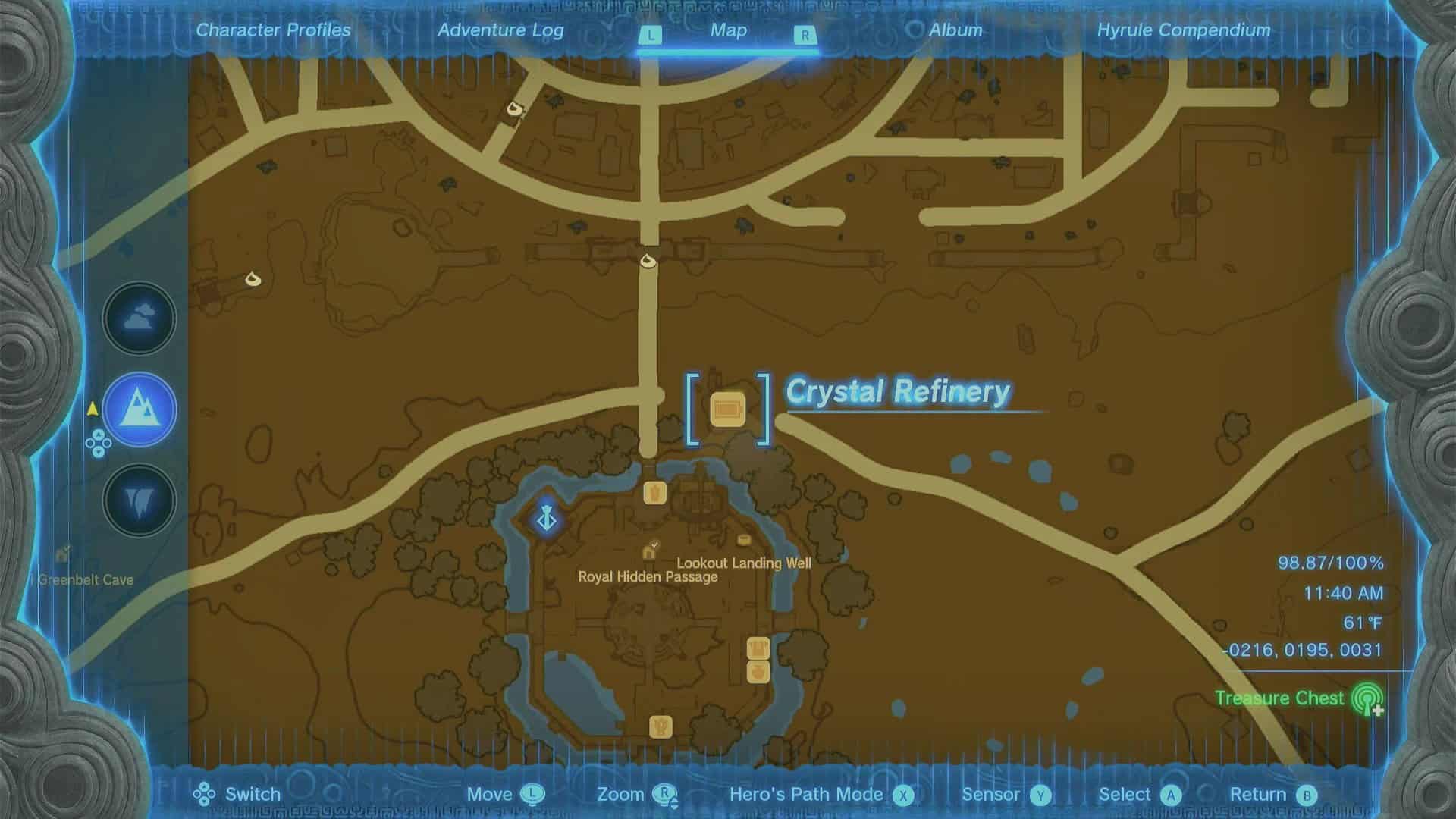The width and height of the screenshot is (1456, 819).
Task: Select the Lookout Landing Well marker
Action: coord(744,541)
